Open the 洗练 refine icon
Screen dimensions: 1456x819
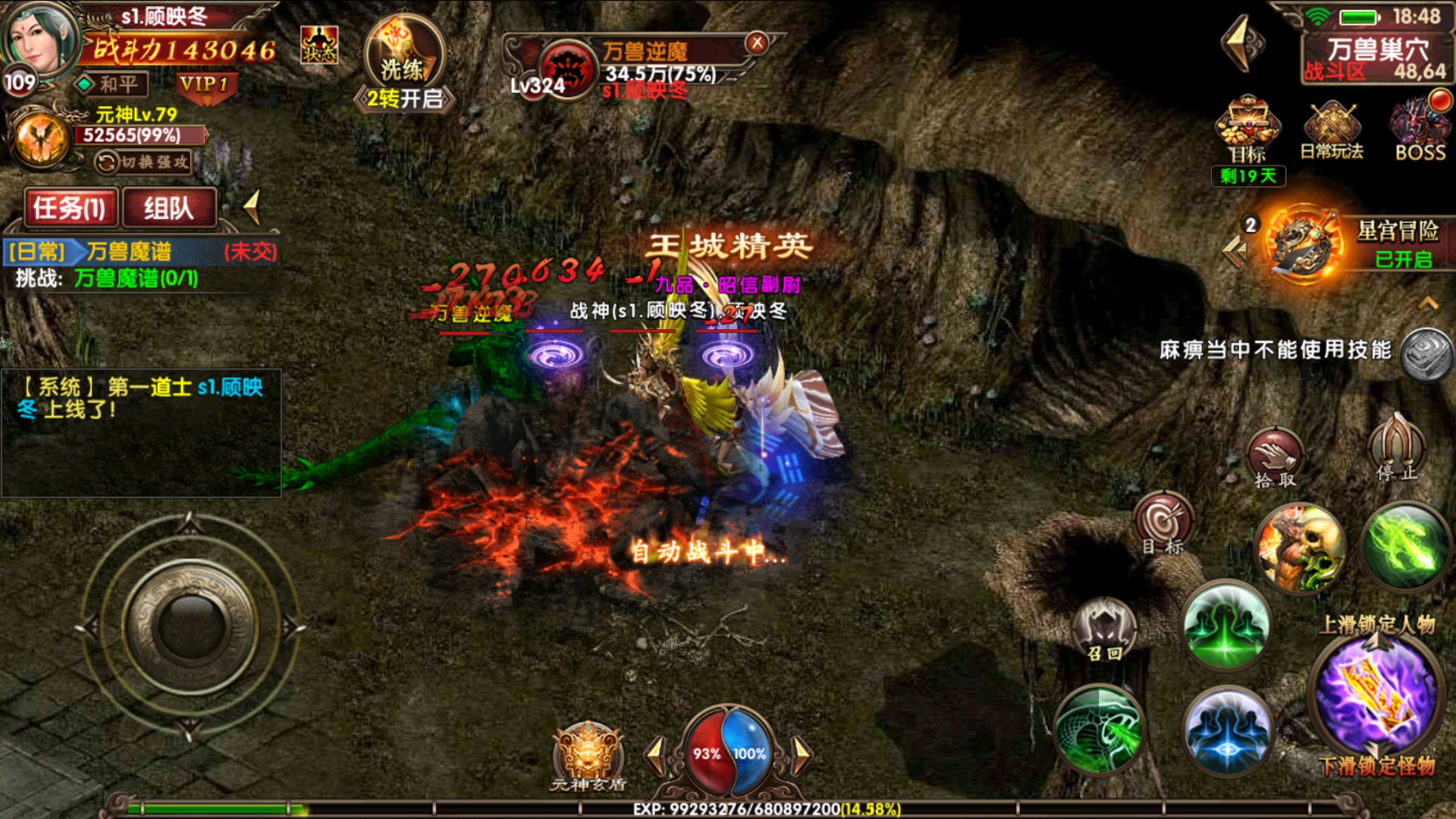coord(403,58)
